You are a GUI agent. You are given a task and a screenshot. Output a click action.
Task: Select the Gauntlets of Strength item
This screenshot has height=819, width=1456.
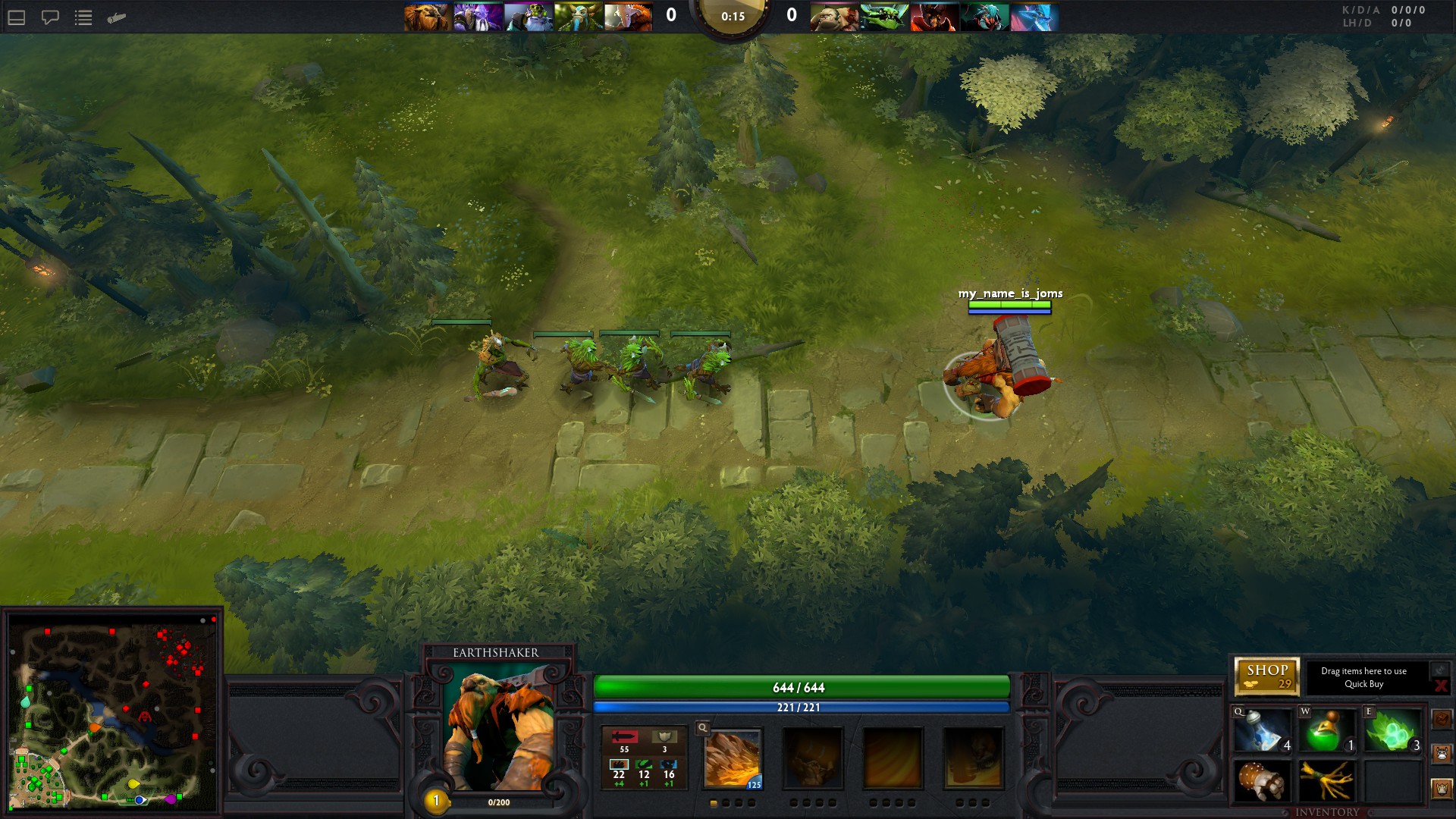click(1262, 781)
